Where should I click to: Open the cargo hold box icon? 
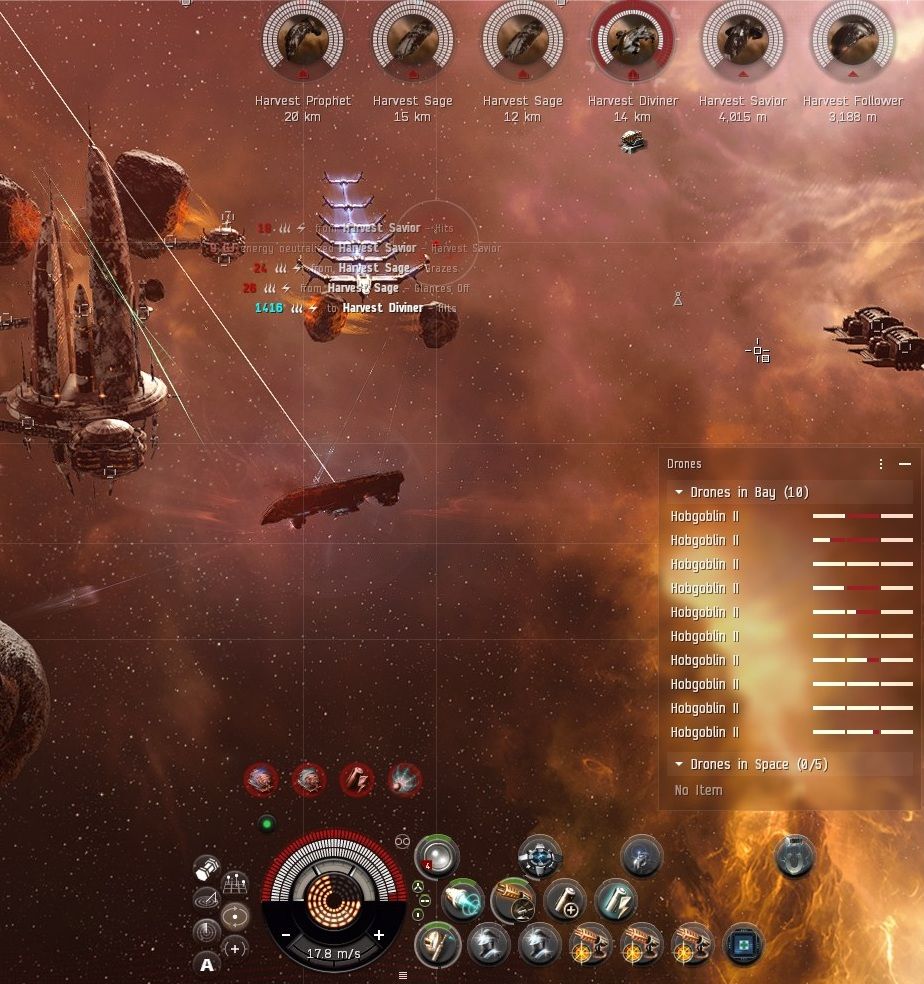207,868
